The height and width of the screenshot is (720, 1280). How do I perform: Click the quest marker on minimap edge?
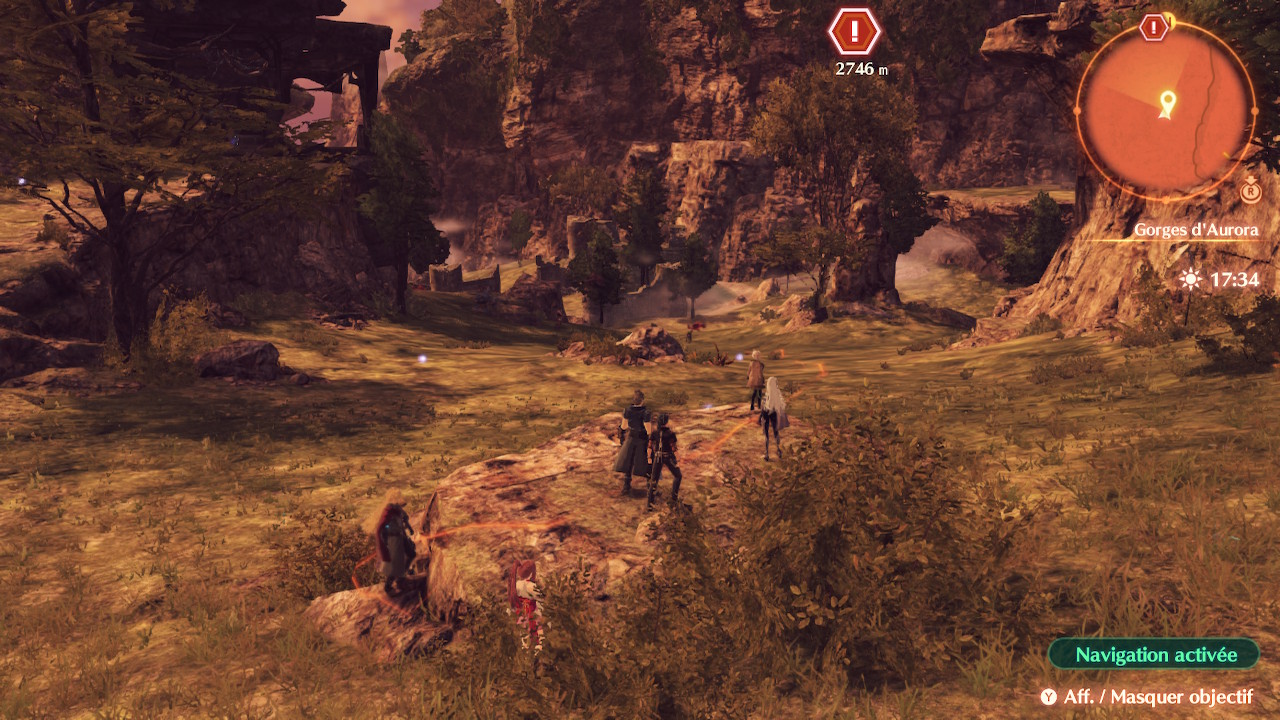pos(1154,27)
